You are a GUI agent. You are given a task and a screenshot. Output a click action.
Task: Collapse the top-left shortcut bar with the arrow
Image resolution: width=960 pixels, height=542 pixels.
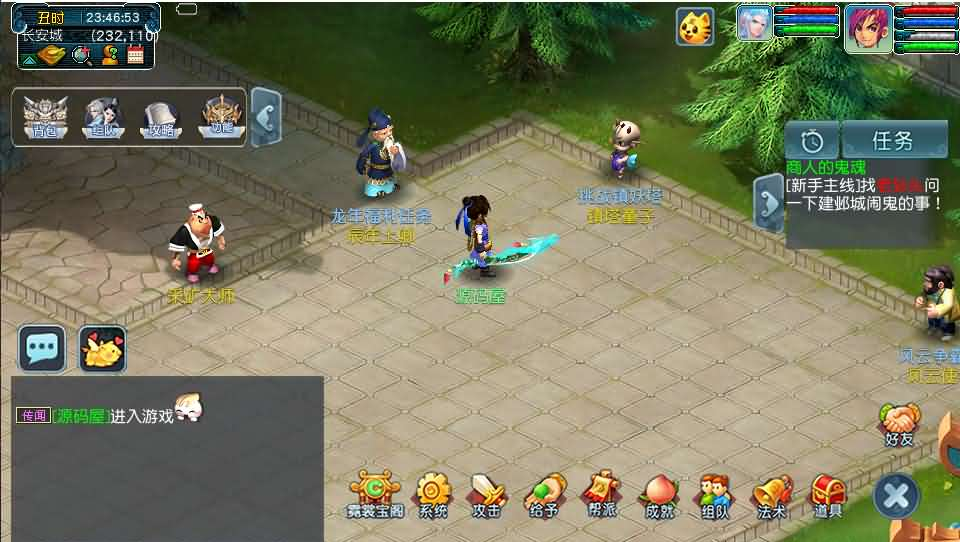[265, 118]
